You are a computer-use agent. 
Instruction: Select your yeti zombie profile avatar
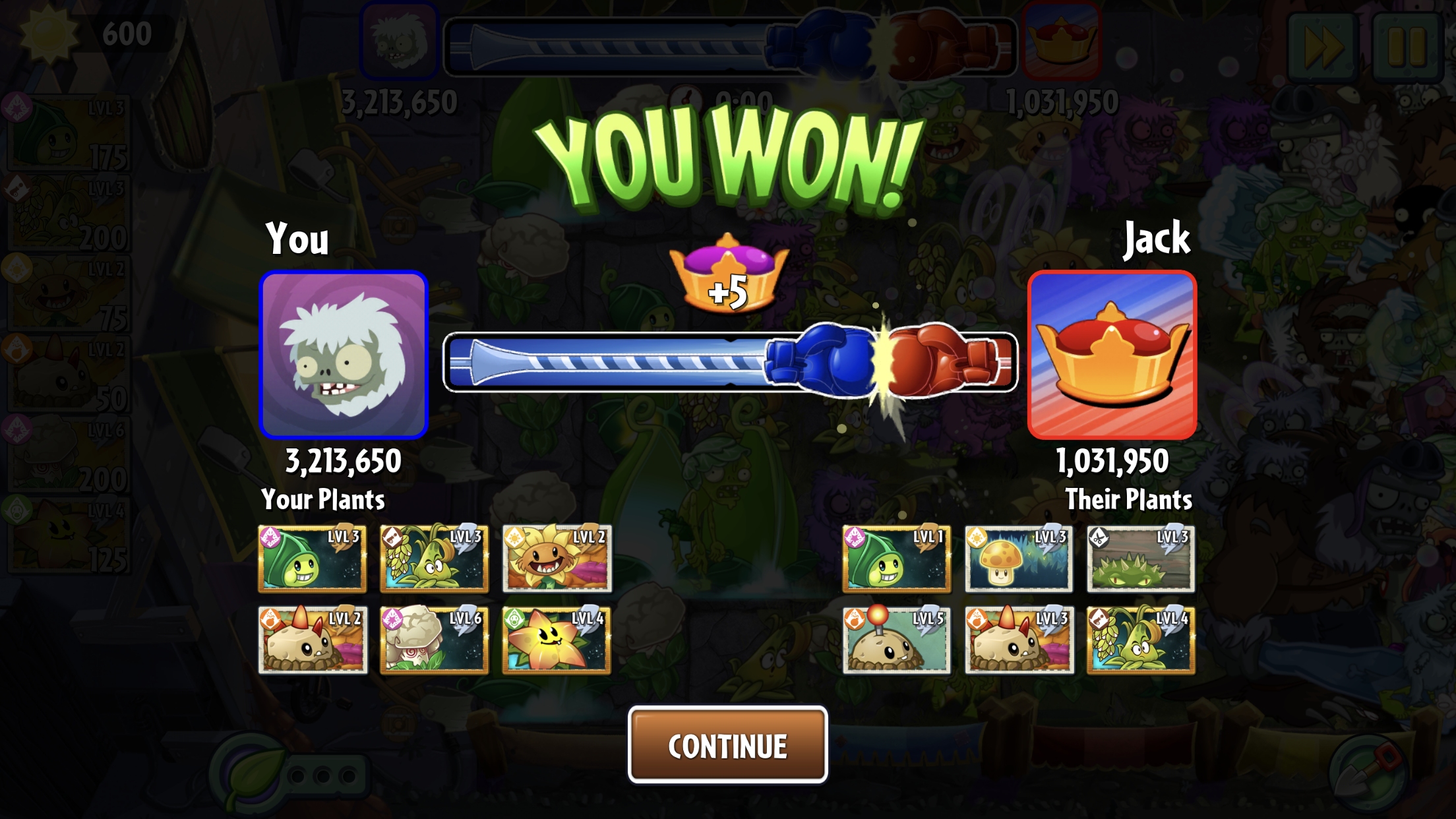[x=344, y=355]
